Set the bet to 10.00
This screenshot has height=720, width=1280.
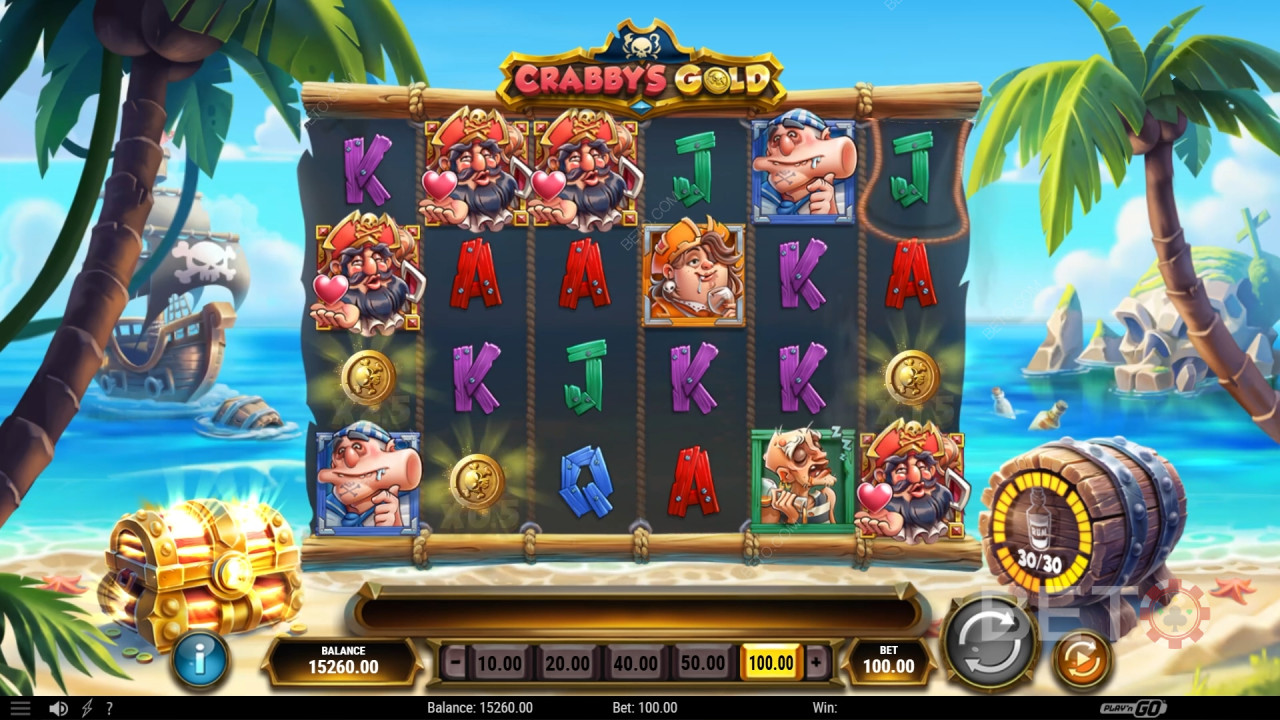(499, 662)
